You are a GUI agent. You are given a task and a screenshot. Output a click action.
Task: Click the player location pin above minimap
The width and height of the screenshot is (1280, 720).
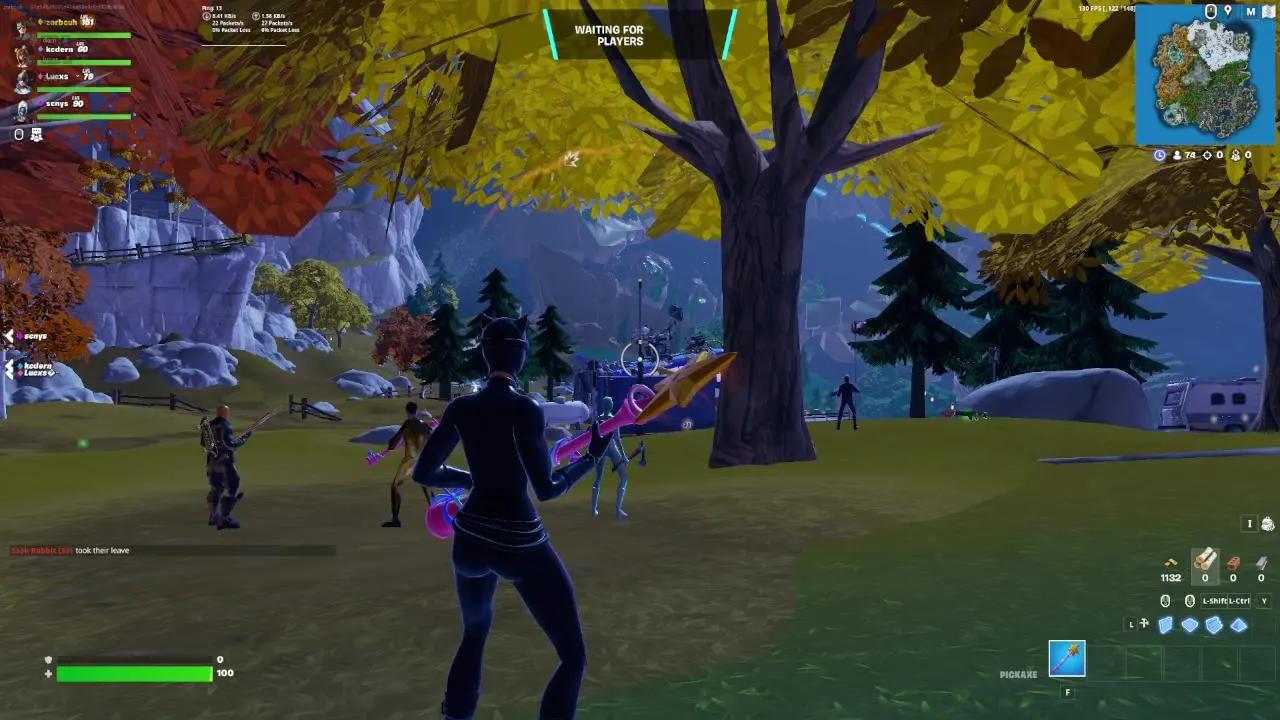(x=1228, y=11)
